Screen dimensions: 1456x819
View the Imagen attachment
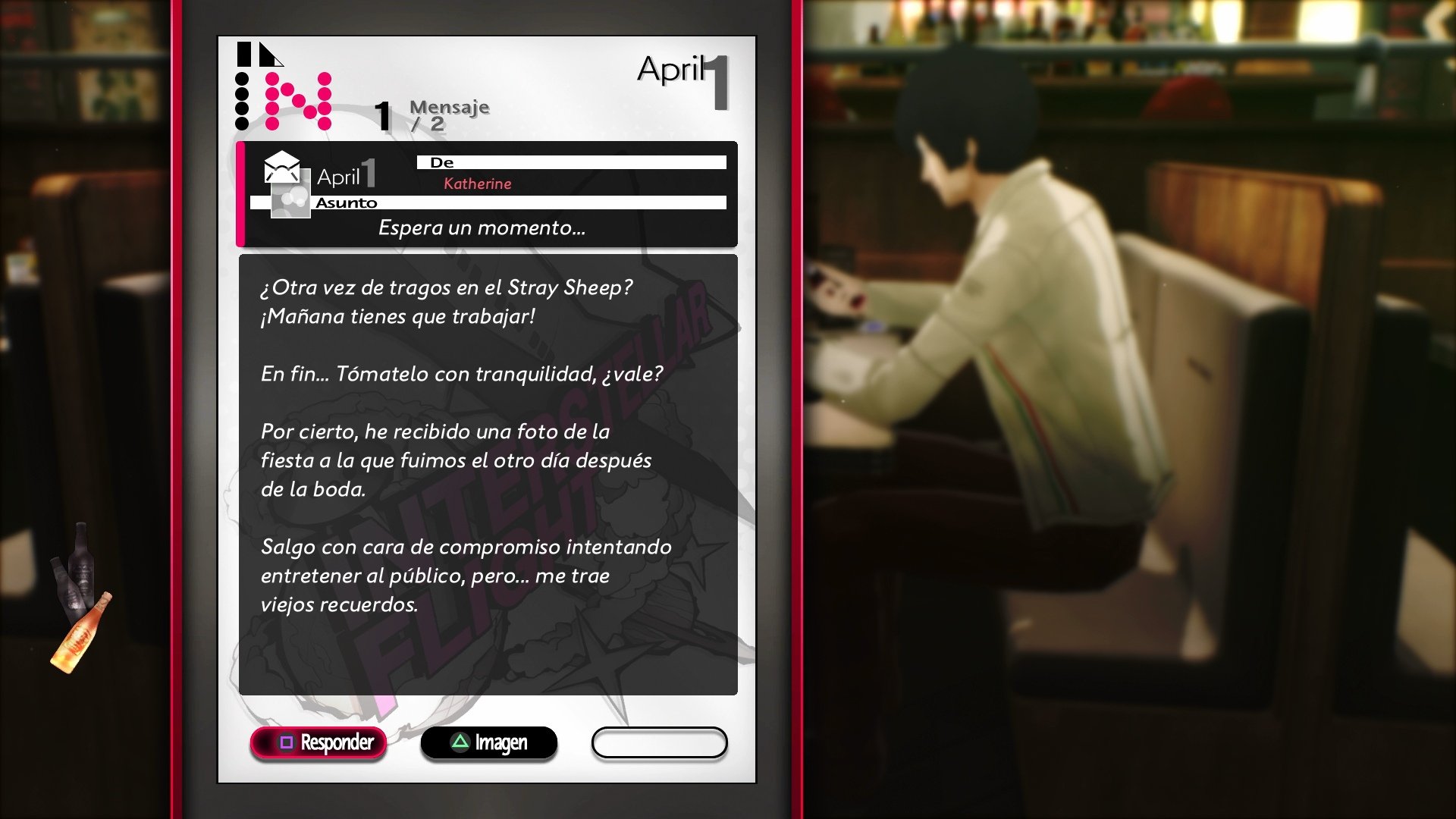pos(489,743)
